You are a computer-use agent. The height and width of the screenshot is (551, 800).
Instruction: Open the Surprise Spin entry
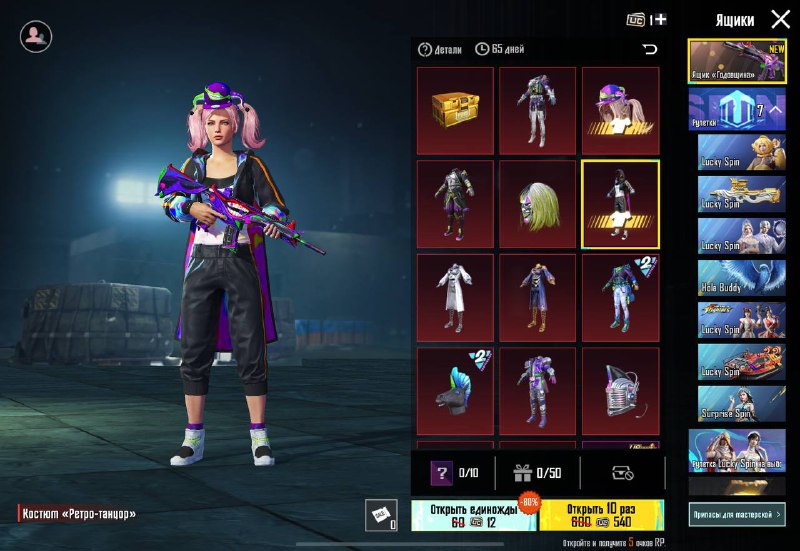coord(741,403)
